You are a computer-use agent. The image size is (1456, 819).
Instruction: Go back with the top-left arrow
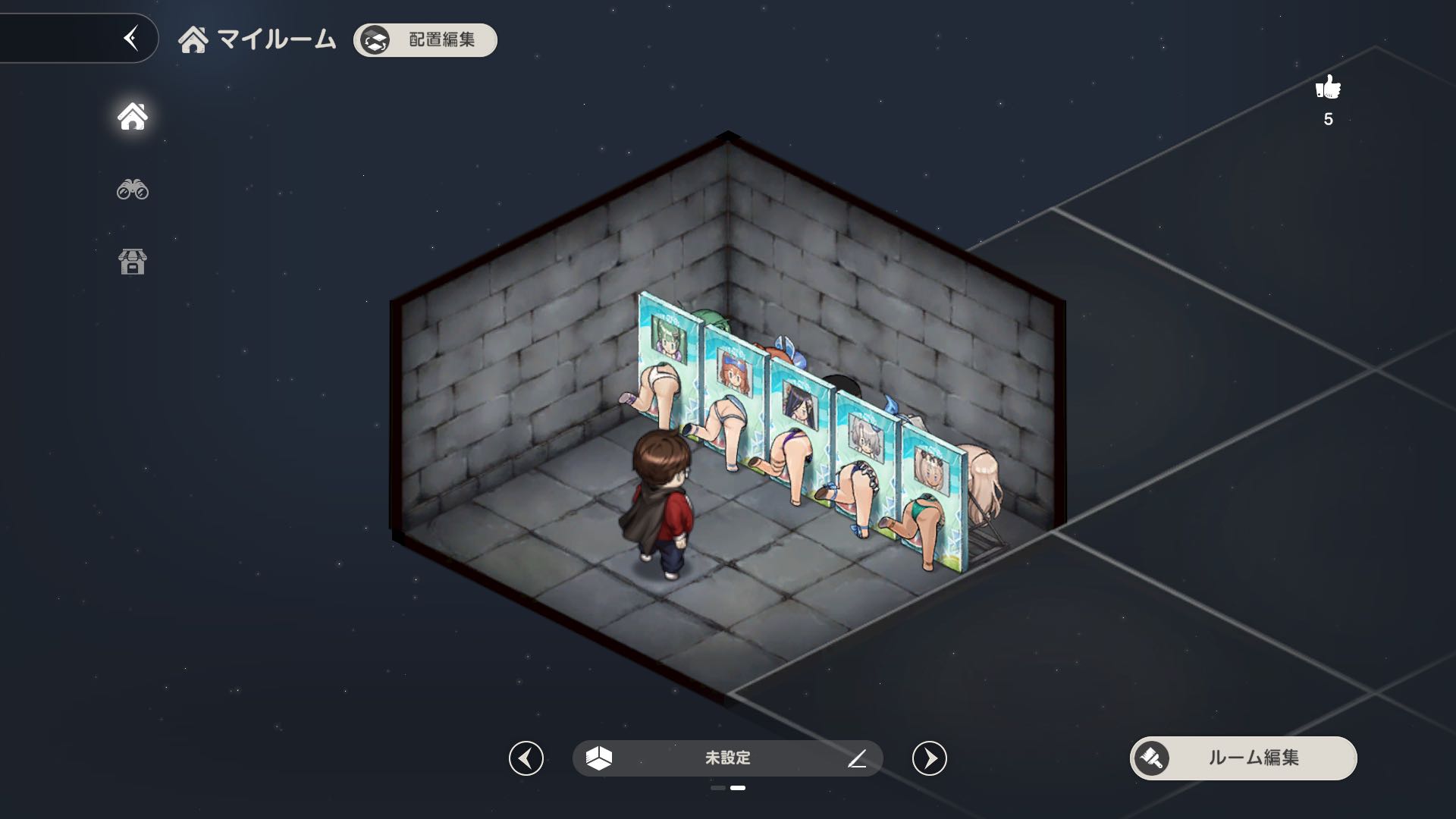tap(131, 38)
